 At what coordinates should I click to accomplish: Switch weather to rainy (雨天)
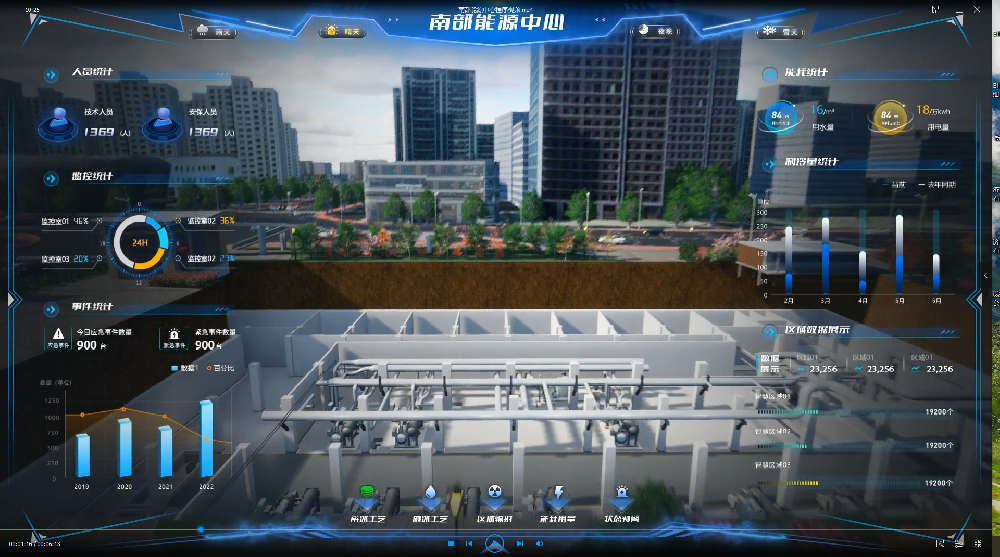click(x=213, y=32)
